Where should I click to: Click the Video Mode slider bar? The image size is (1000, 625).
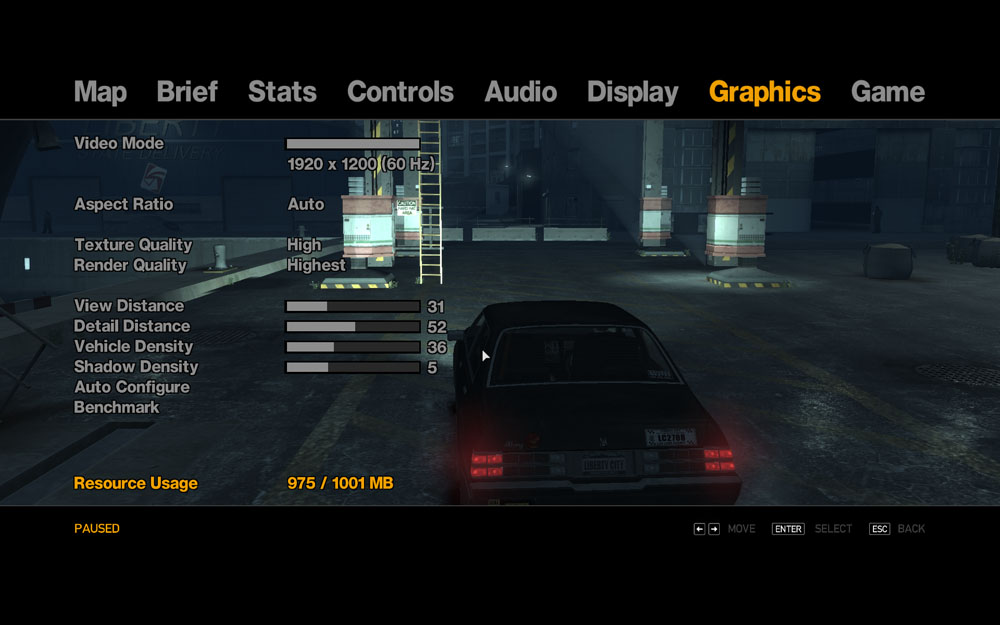click(353, 144)
